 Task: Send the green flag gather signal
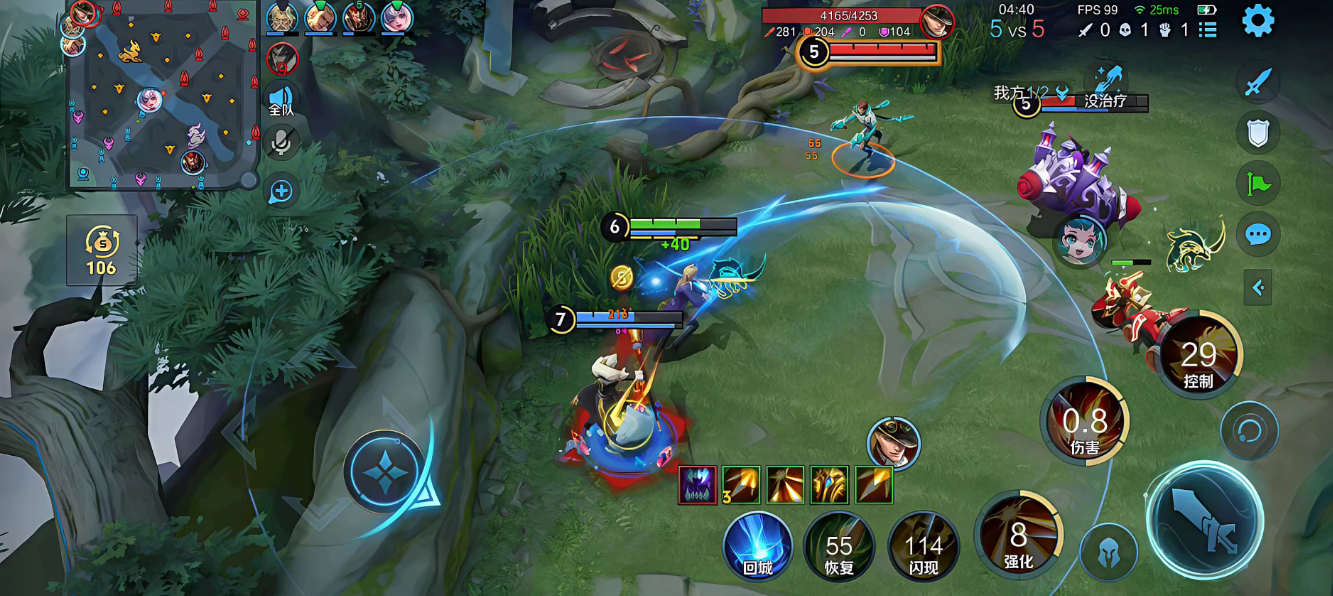(1257, 184)
